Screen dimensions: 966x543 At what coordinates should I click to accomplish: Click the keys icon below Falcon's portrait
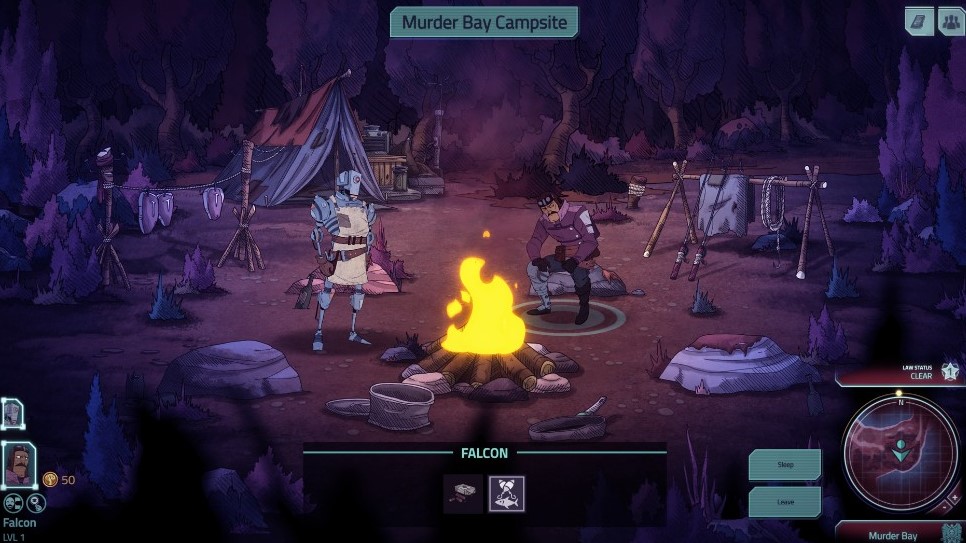[x=36, y=504]
